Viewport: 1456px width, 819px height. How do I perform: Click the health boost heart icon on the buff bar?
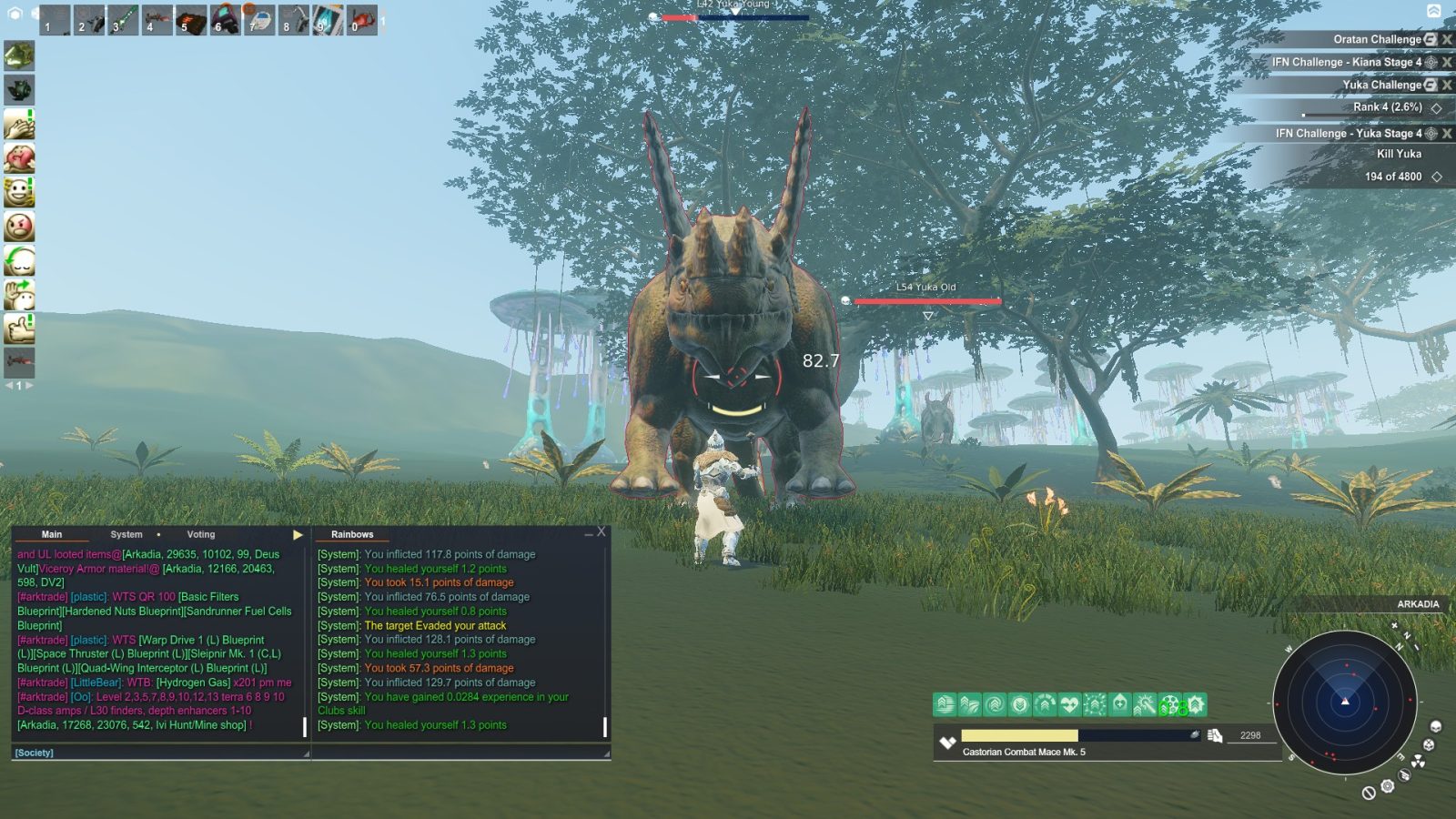(x=1070, y=704)
